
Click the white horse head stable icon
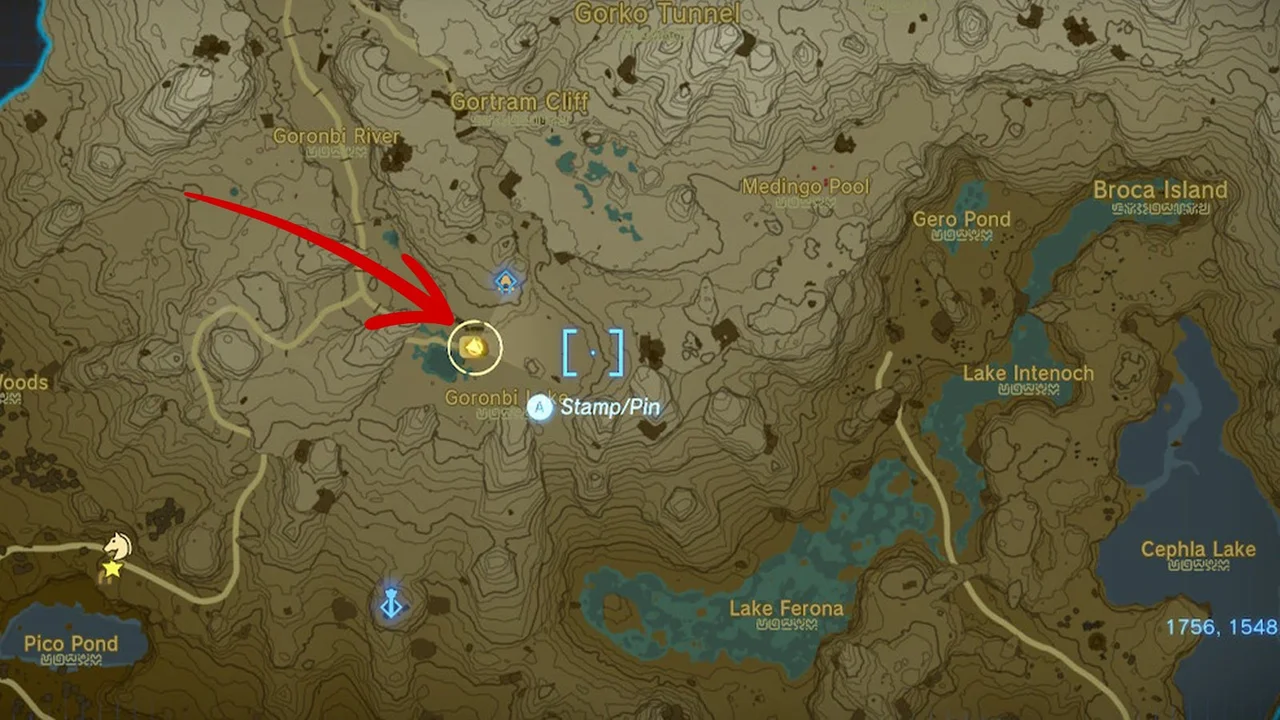point(118,546)
